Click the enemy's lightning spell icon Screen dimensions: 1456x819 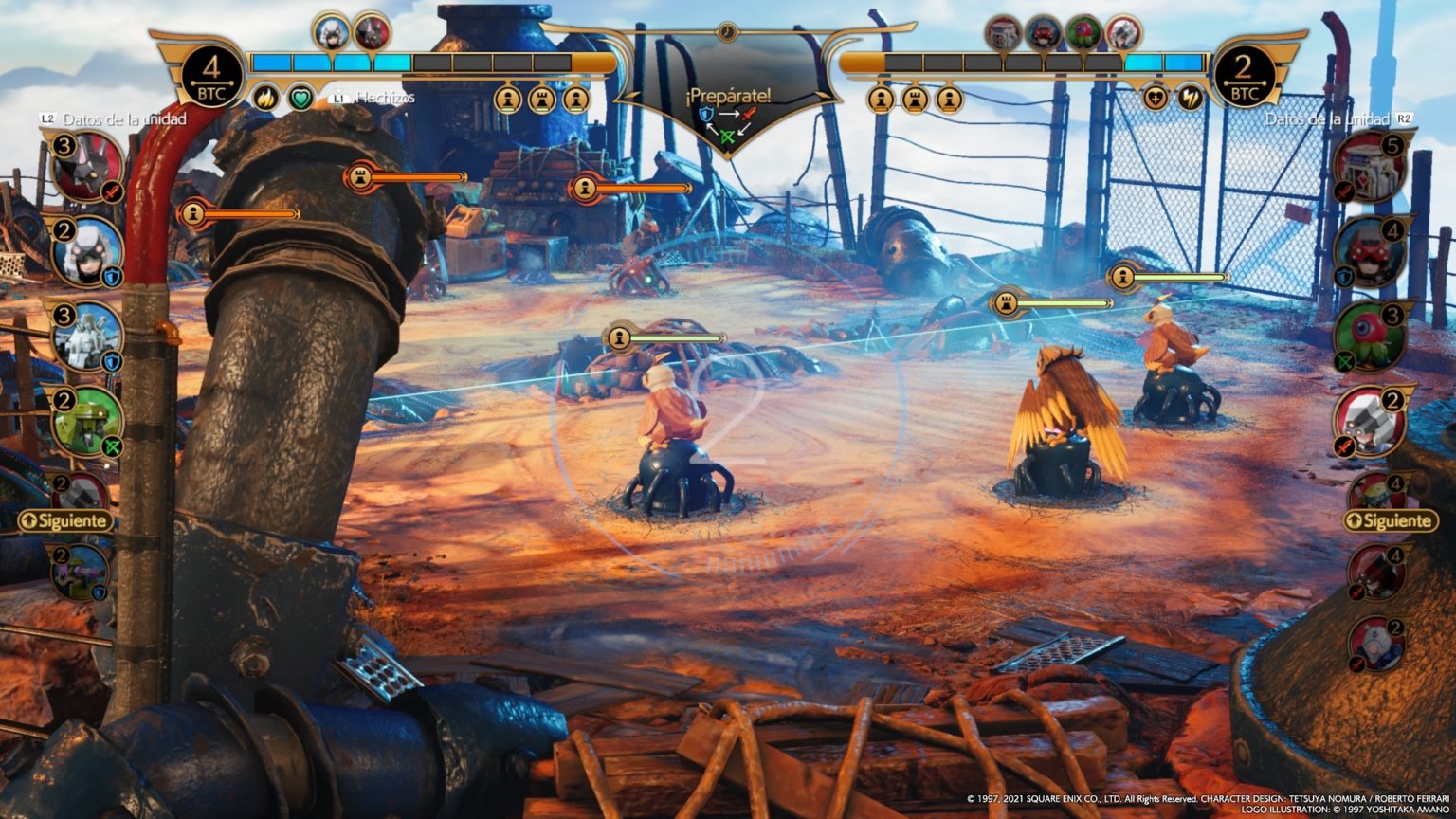click(x=1190, y=97)
